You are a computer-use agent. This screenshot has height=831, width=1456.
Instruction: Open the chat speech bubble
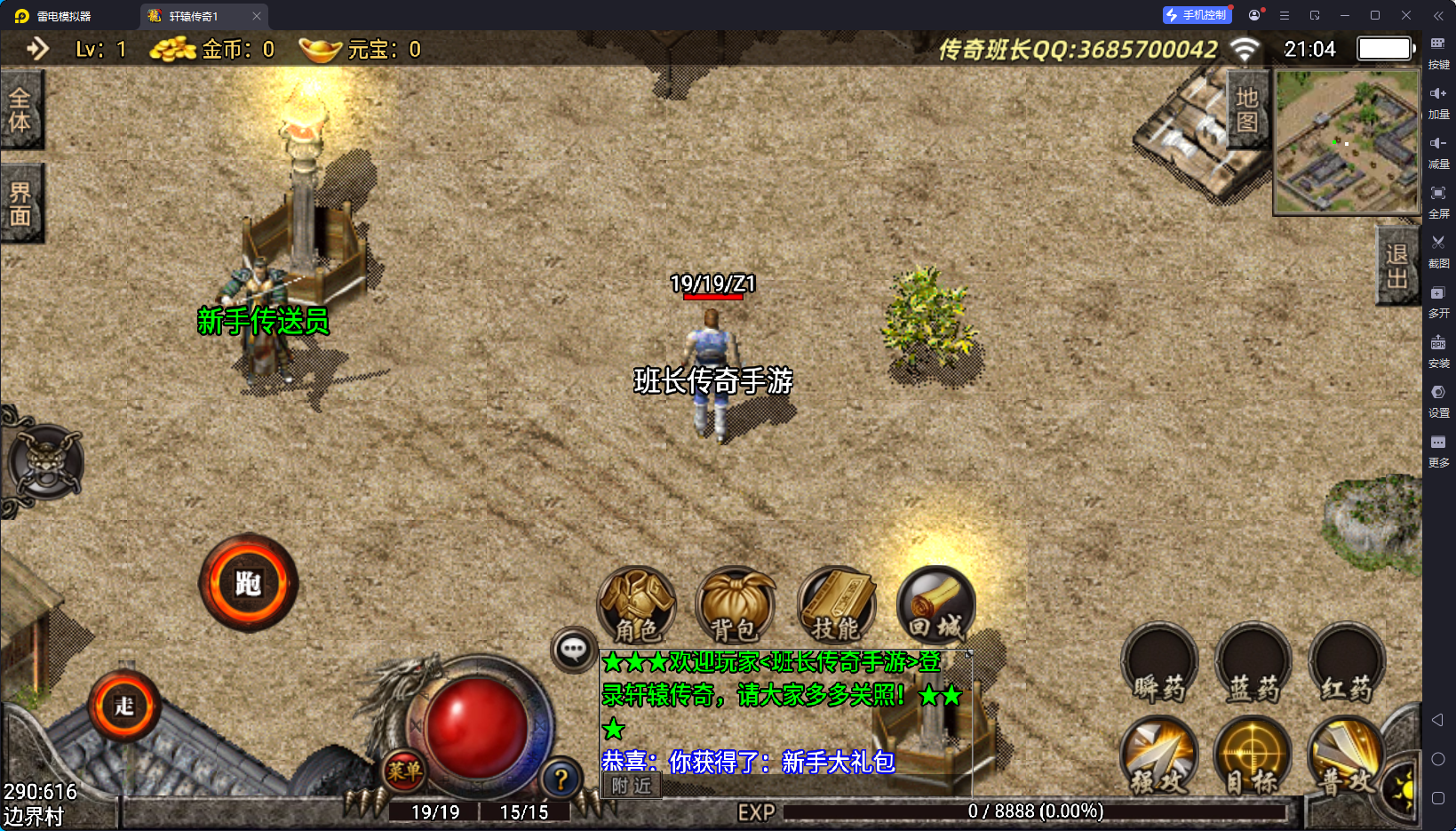coord(573,650)
